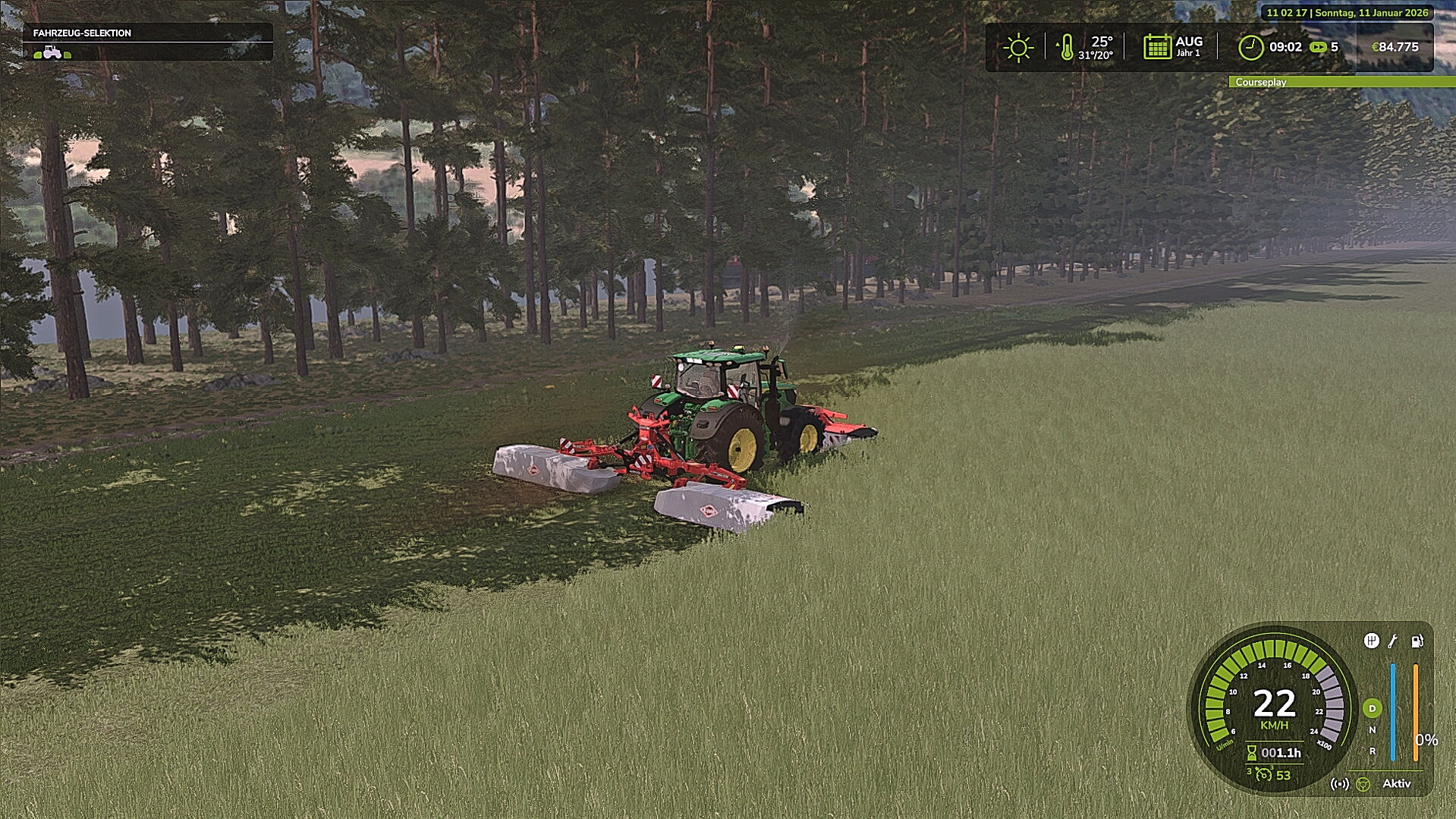
Task: Toggle the radio broadcast icon near Aktiv
Action: coord(1340,784)
